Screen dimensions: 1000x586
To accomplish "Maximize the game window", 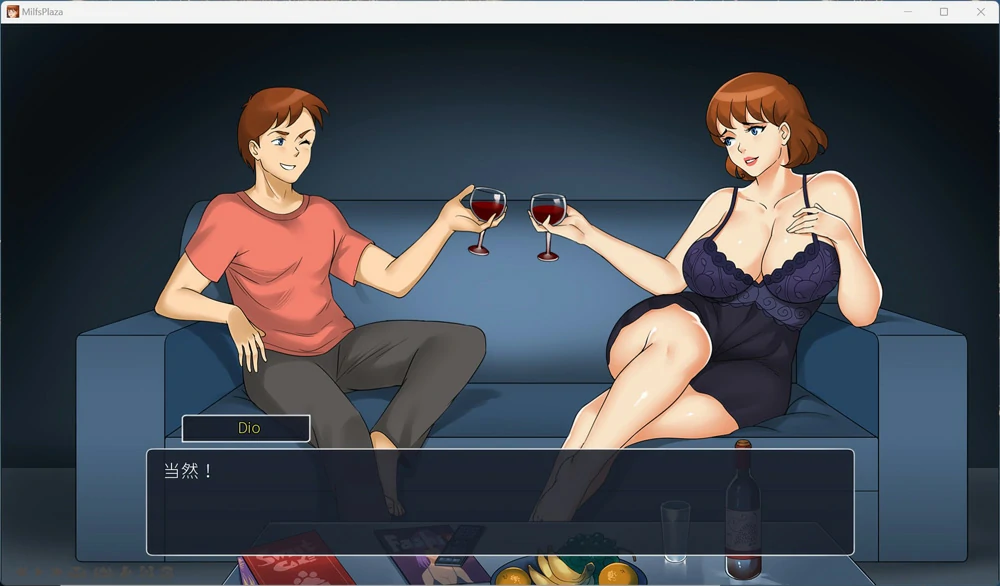I will tap(943, 12).
